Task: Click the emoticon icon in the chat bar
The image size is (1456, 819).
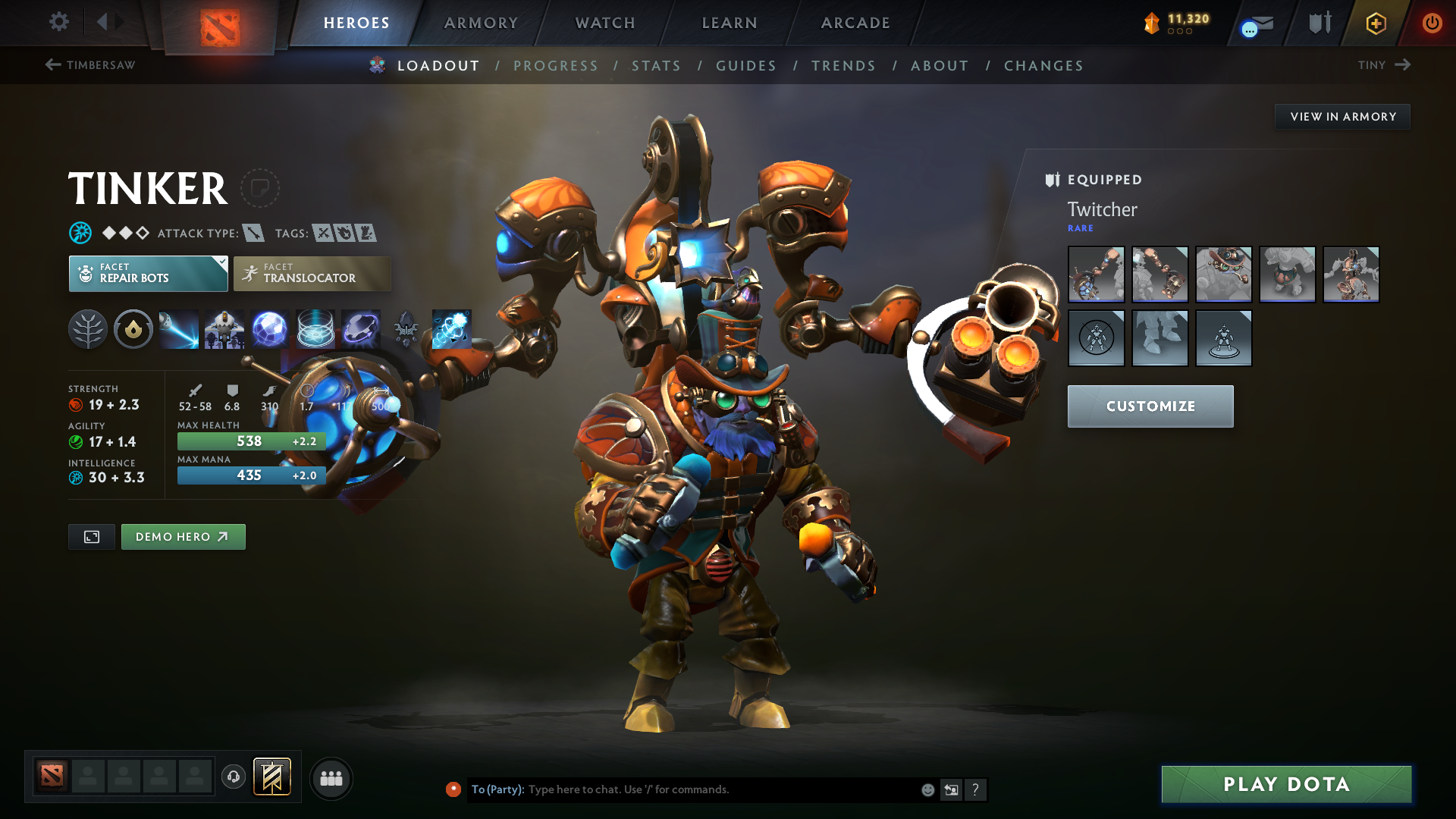Action: 927,789
